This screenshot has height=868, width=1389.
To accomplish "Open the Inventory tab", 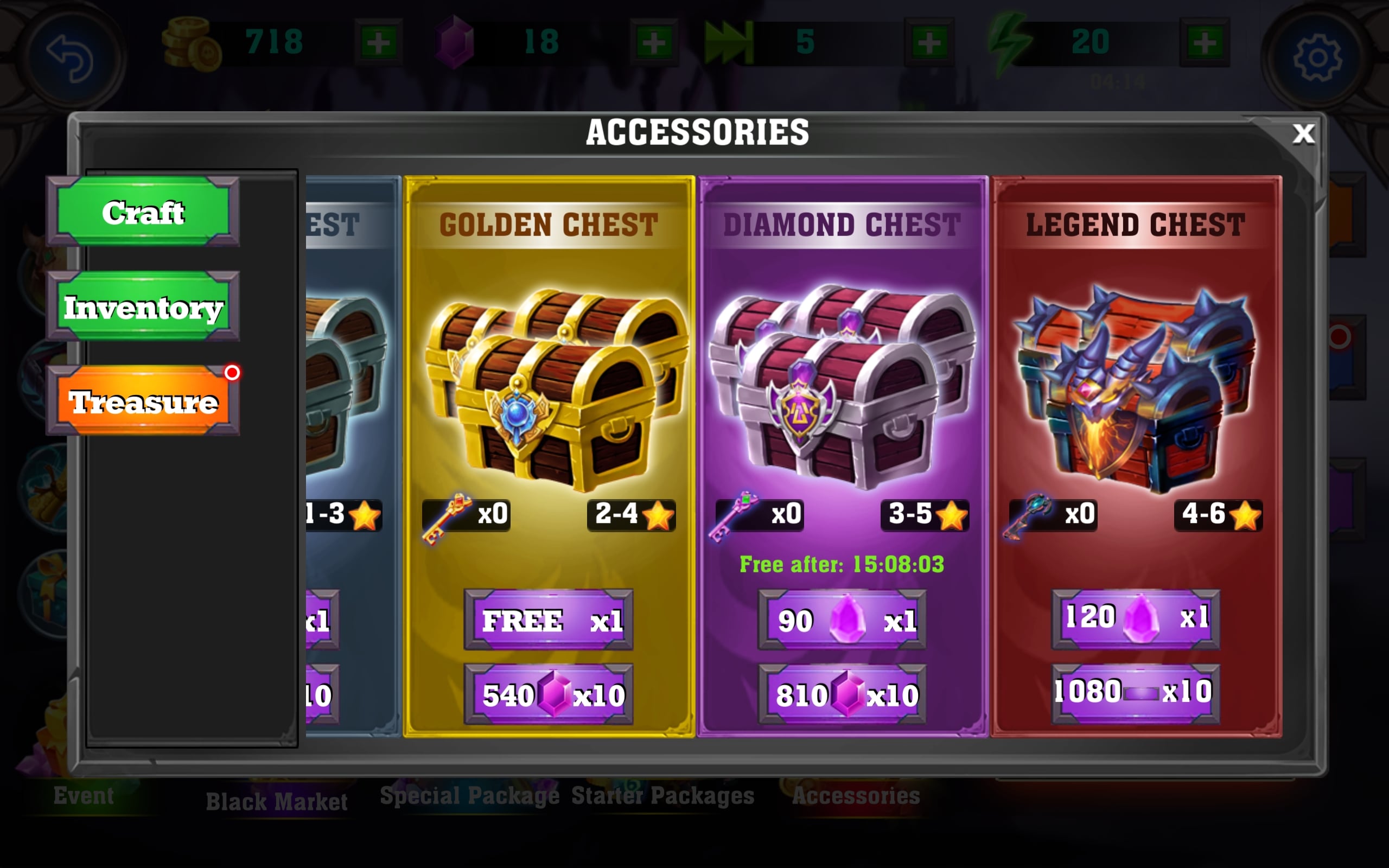I will [143, 307].
